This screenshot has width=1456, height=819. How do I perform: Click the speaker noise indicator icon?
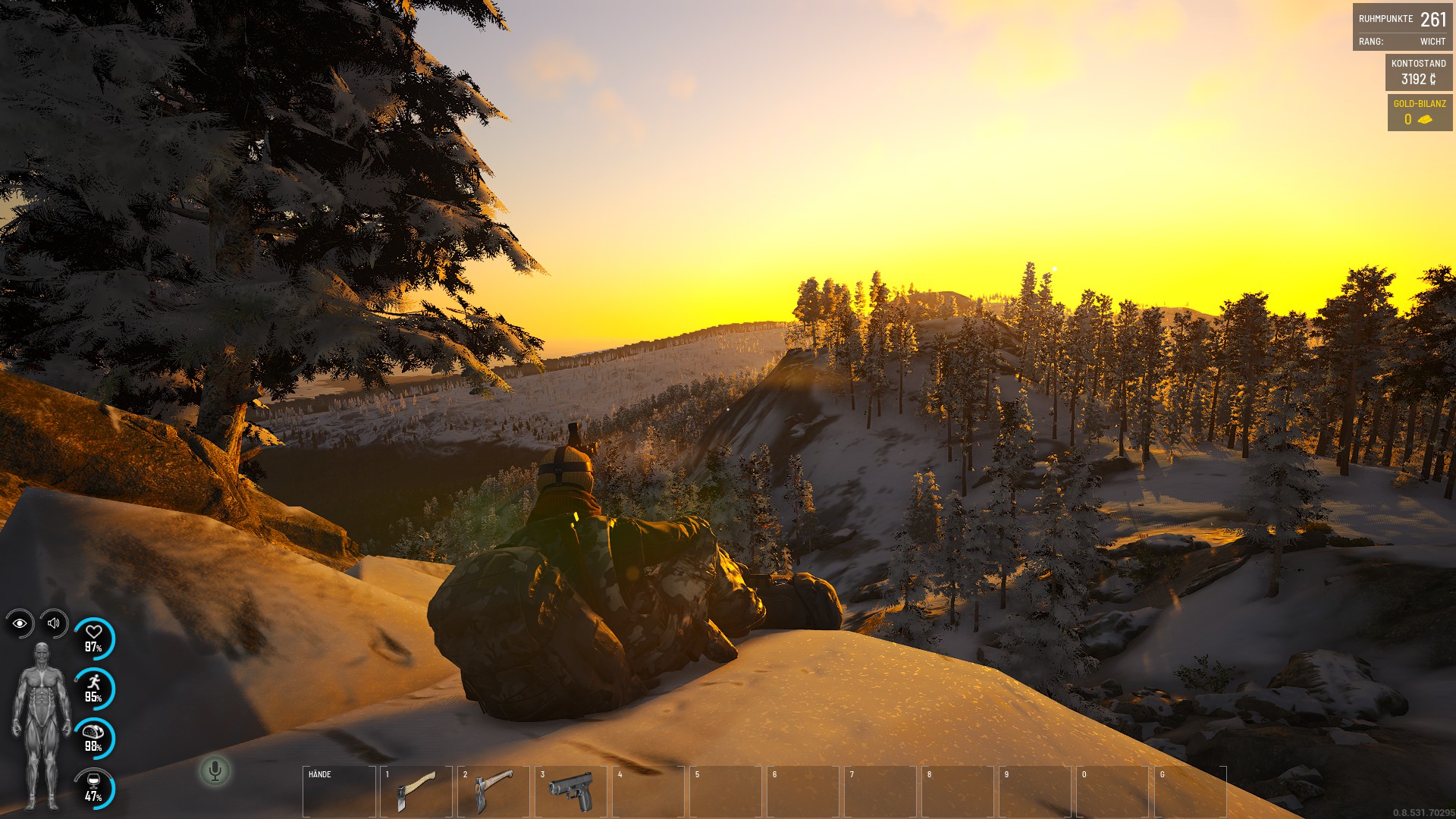[54, 623]
